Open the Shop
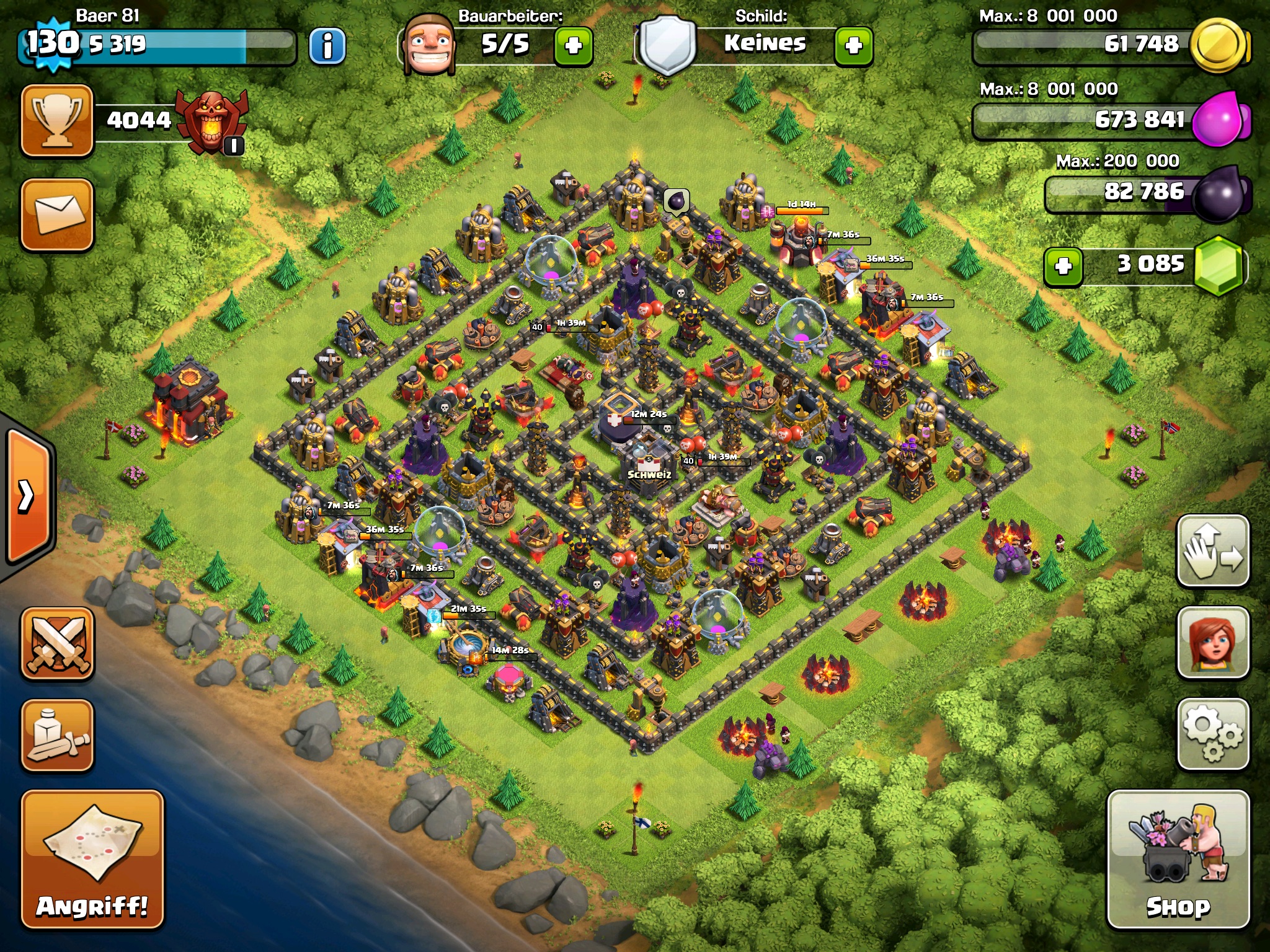This screenshot has height=952, width=1270. [1178, 859]
